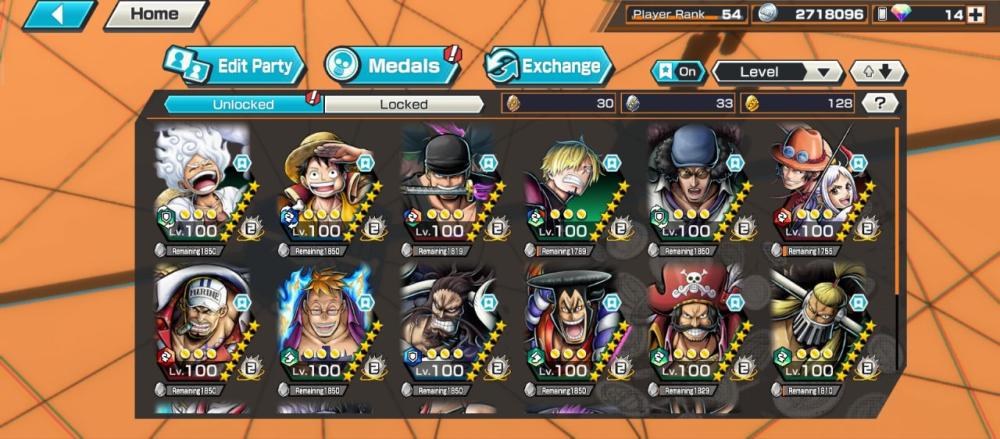This screenshot has width=1000, height=439.
Task: Switch to the Locked tab
Action: pyautogui.click(x=403, y=104)
